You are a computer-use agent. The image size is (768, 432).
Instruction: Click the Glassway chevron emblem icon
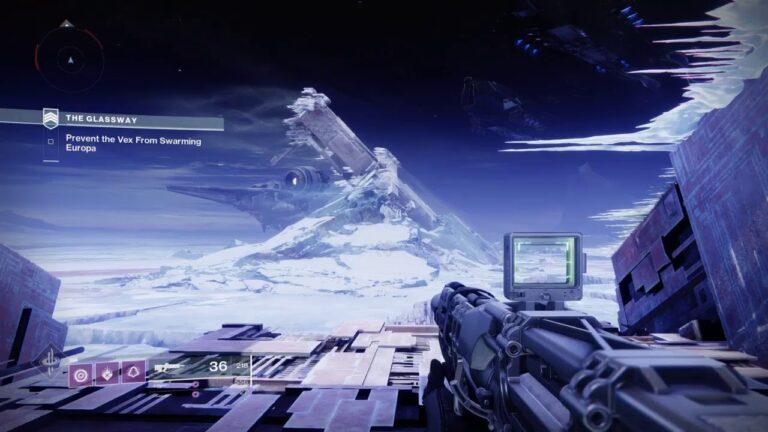(x=50, y=119)
